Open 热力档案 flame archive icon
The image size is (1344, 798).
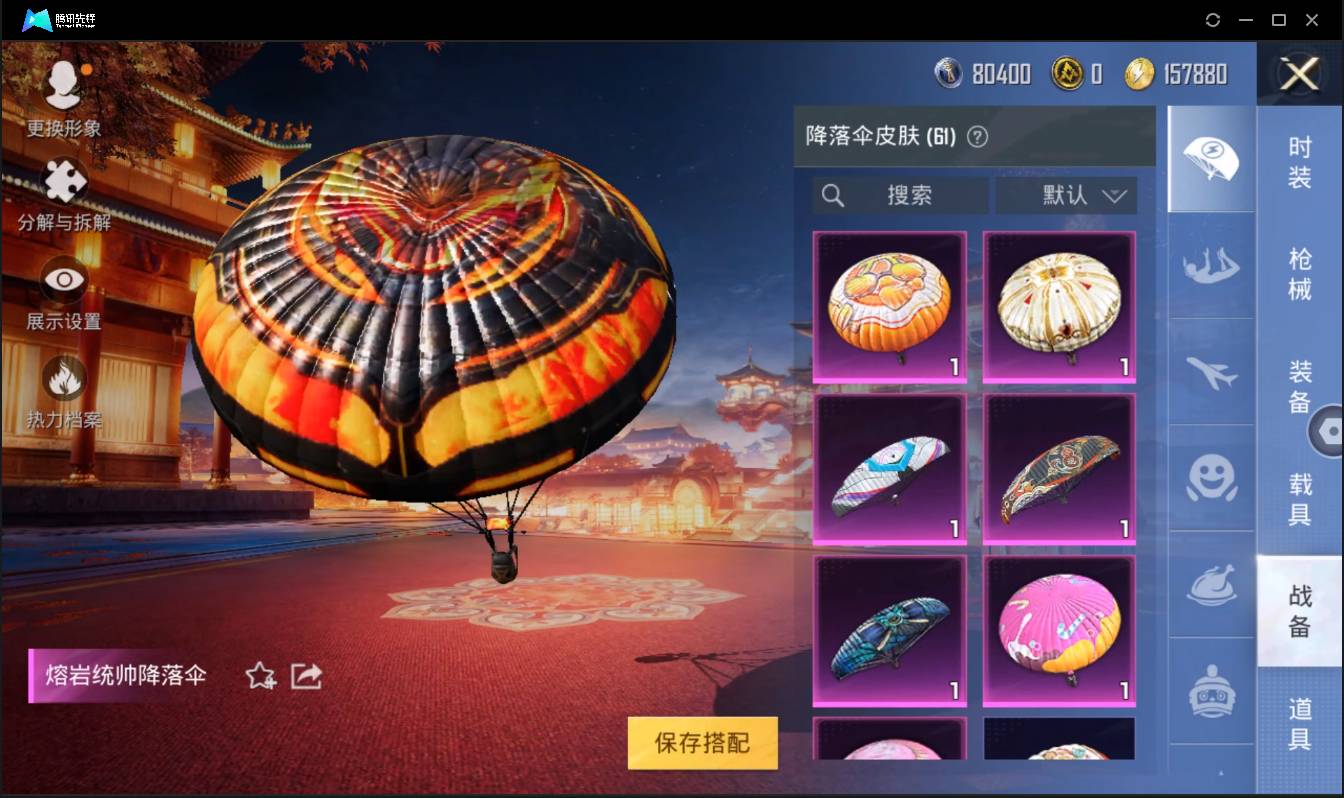pyautogui.click(x=63, y=380)
